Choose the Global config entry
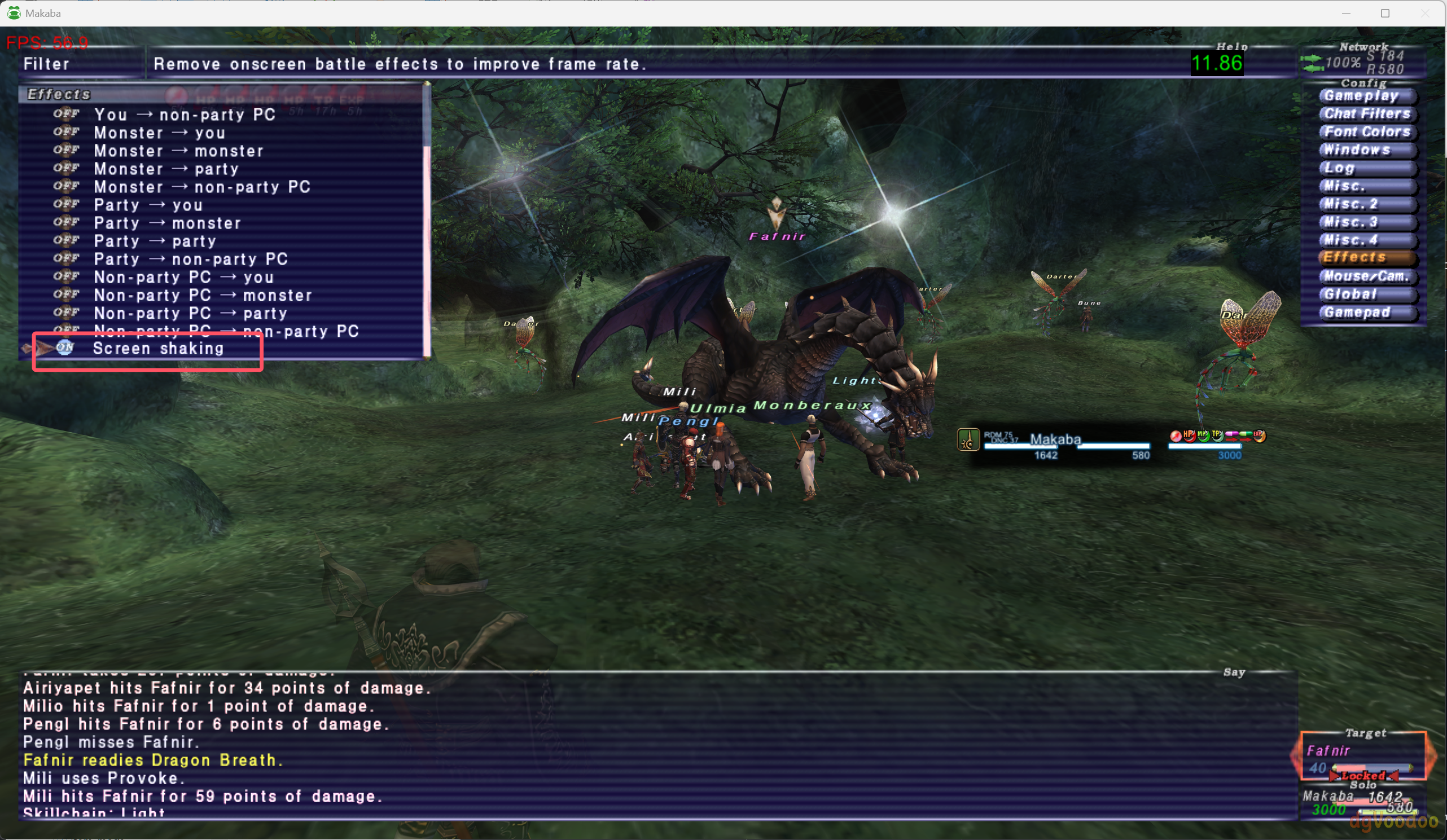The height and width of the screenshot is (840, 1447). pos(1366,294)
